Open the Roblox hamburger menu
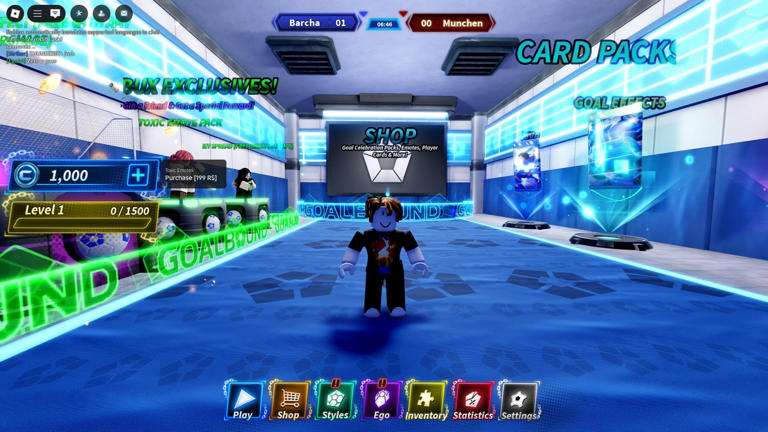768x432 pixels. (x=37, y=14)
